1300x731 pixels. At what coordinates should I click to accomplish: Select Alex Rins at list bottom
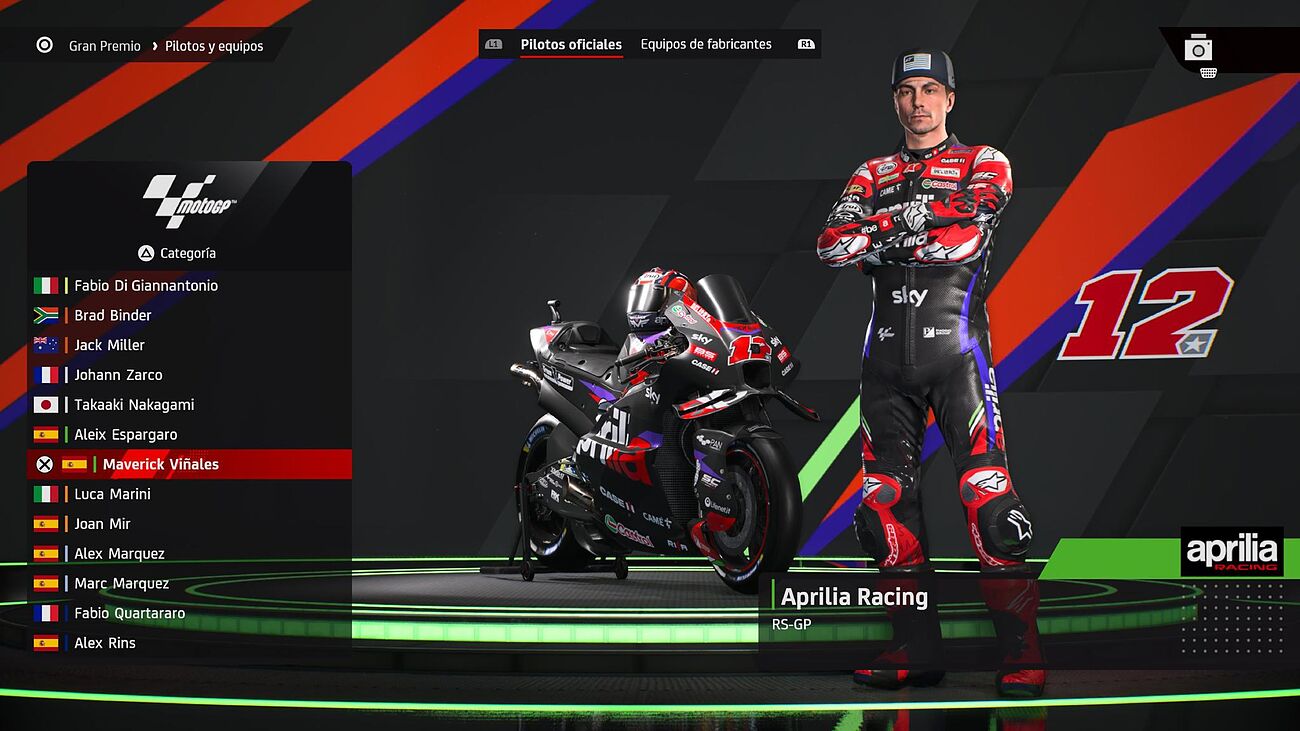pos(104,643)
